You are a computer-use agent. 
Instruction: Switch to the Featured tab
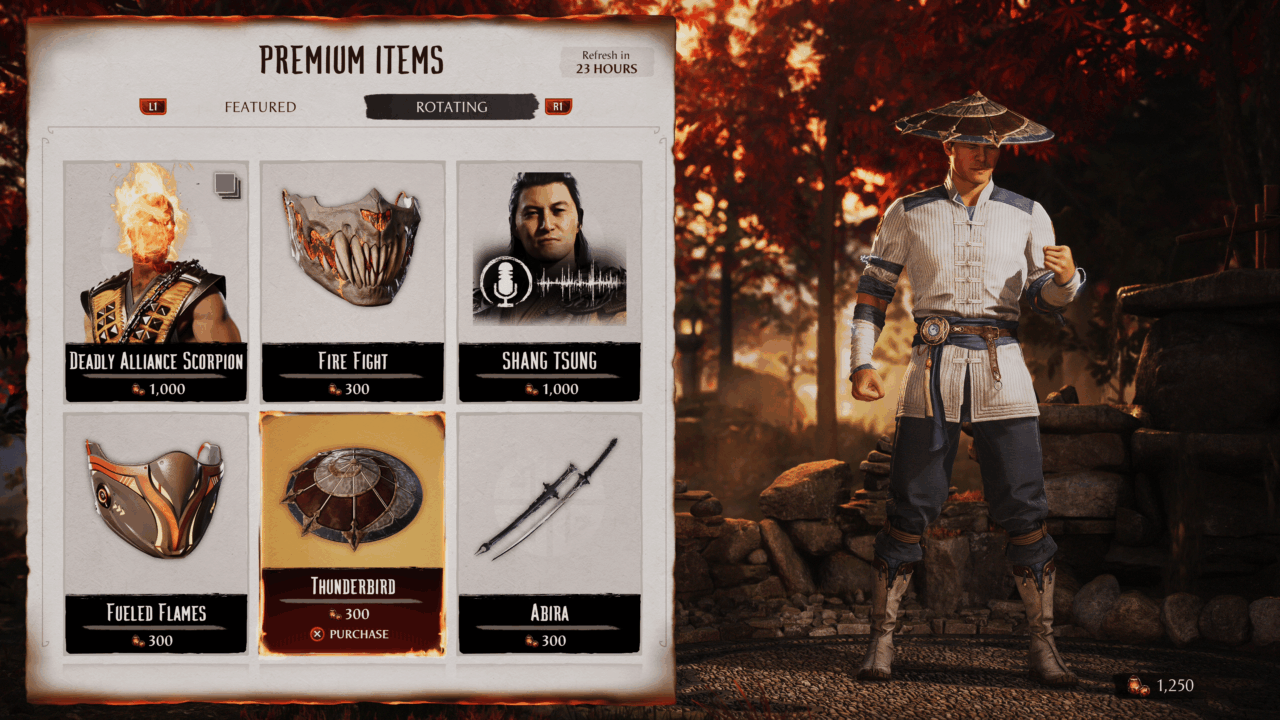(x=259, y=107)
